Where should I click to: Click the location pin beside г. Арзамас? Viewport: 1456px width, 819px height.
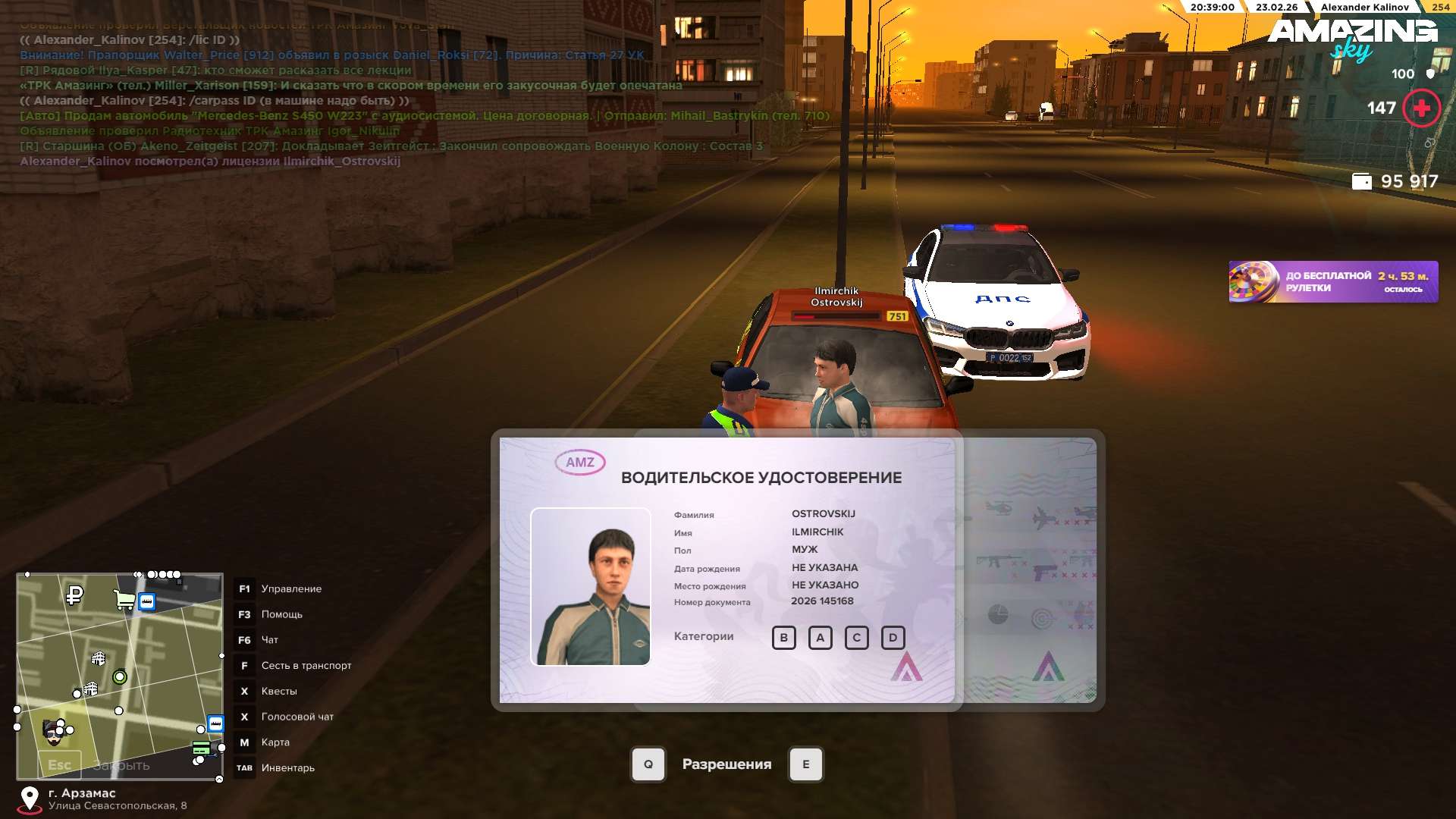[x=30, y=799]
